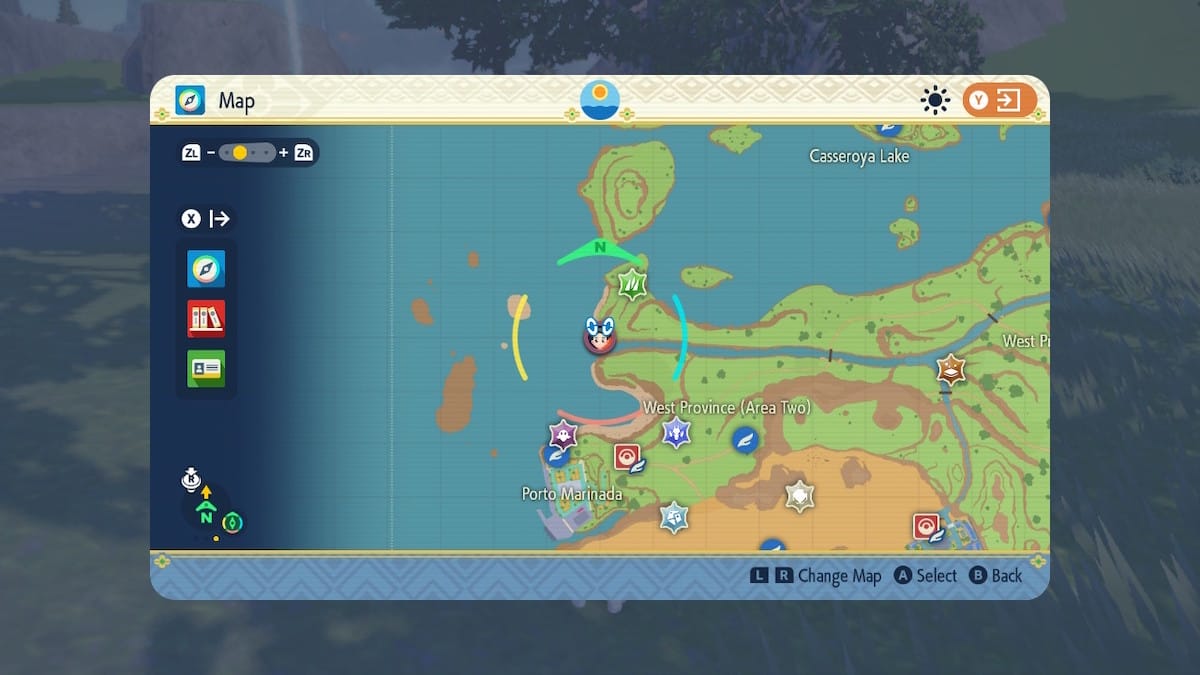1200x675 pixels.
Task: Open the Map app compass icon
Action: tap(206, 269)
